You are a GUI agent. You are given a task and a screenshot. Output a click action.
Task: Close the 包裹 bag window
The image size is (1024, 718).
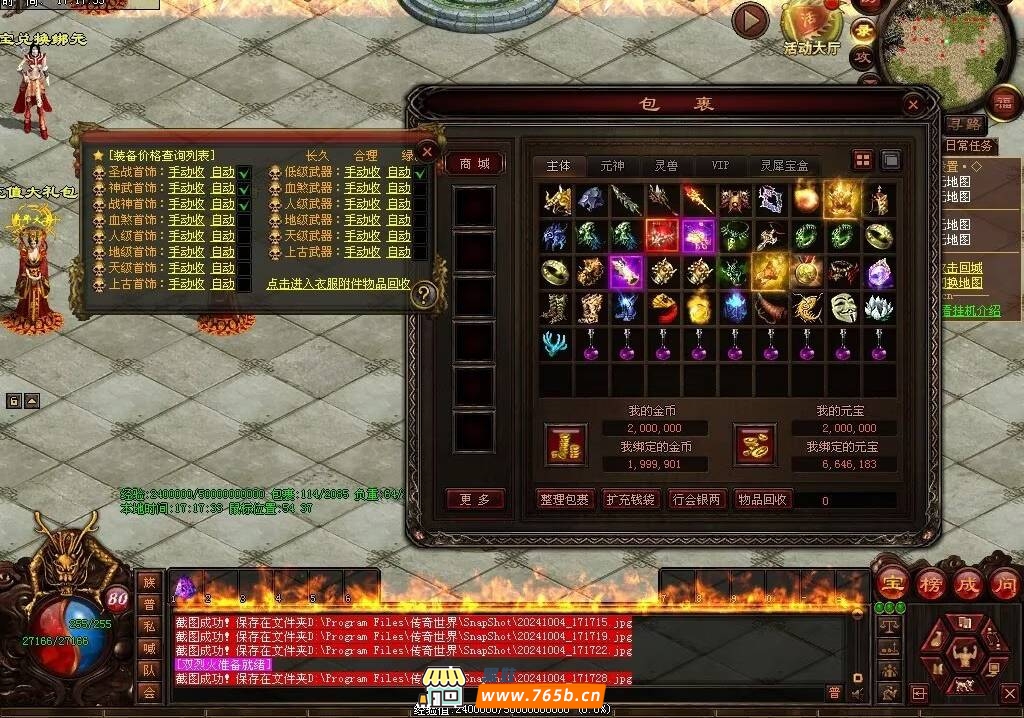[x=912, y=104]
